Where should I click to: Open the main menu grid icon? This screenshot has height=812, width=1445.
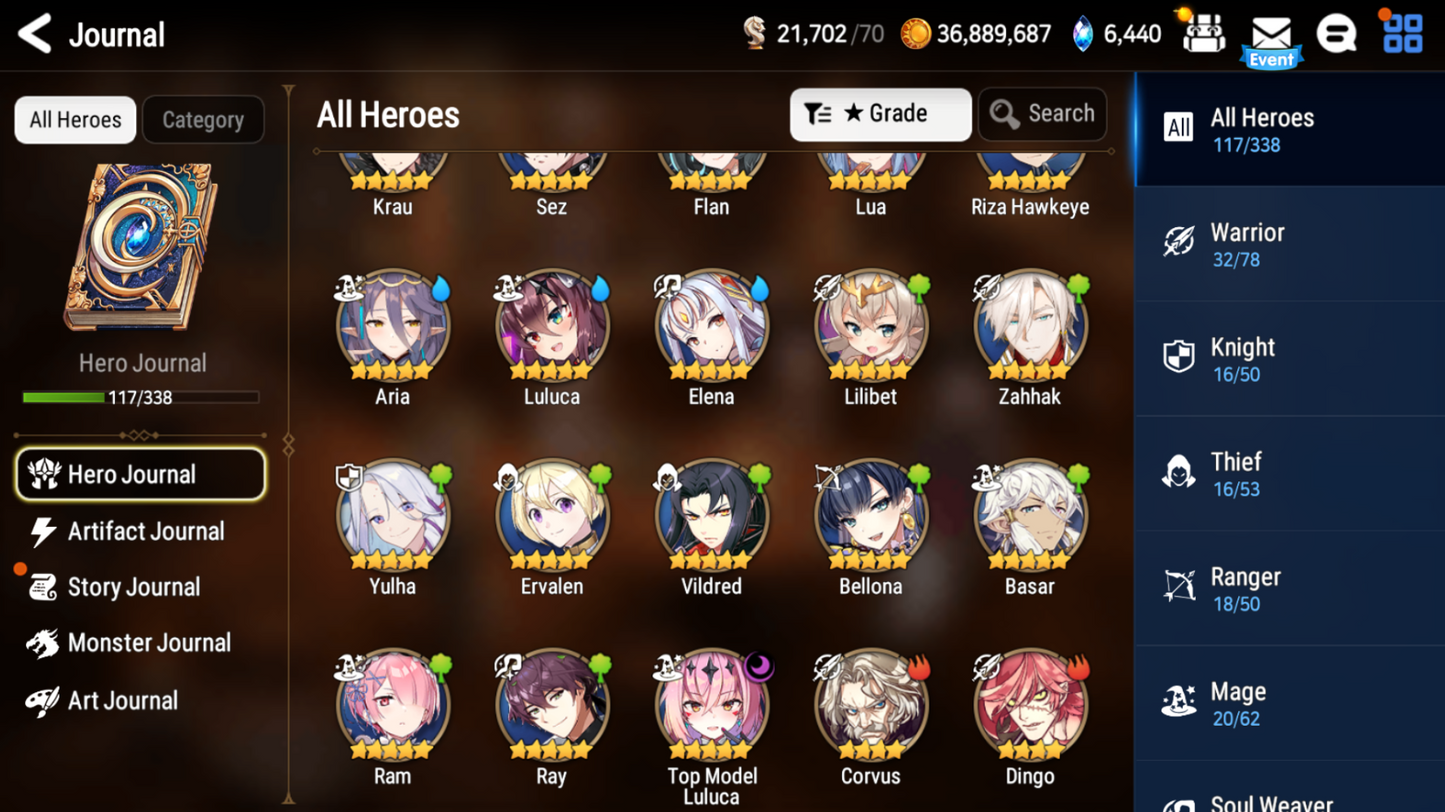(x=1402, y=34)
